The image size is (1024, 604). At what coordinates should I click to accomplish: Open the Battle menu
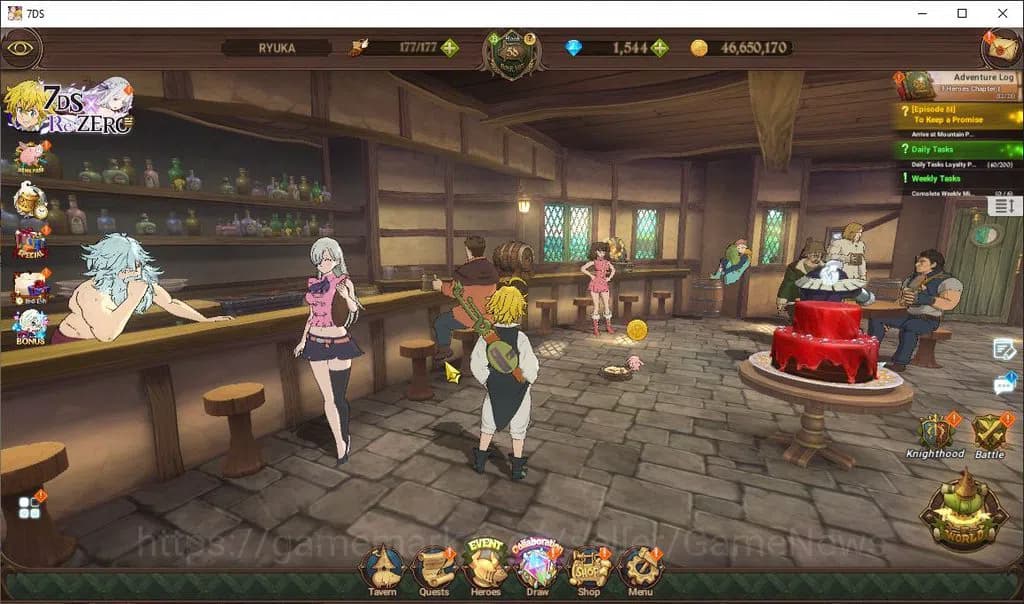click(989, 434)
